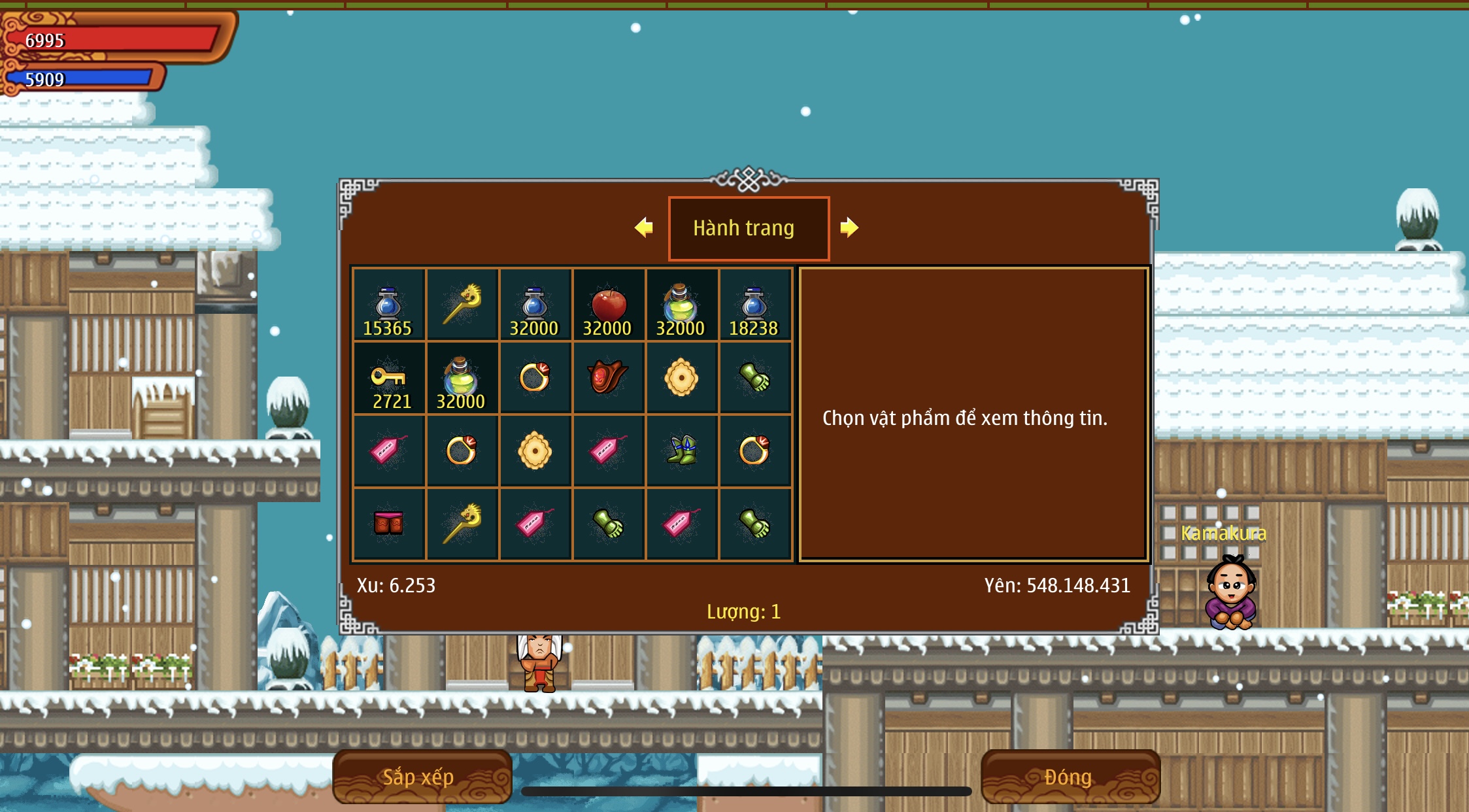
Task: Go to previous tab with left arrow
Action: pos(644,228)
